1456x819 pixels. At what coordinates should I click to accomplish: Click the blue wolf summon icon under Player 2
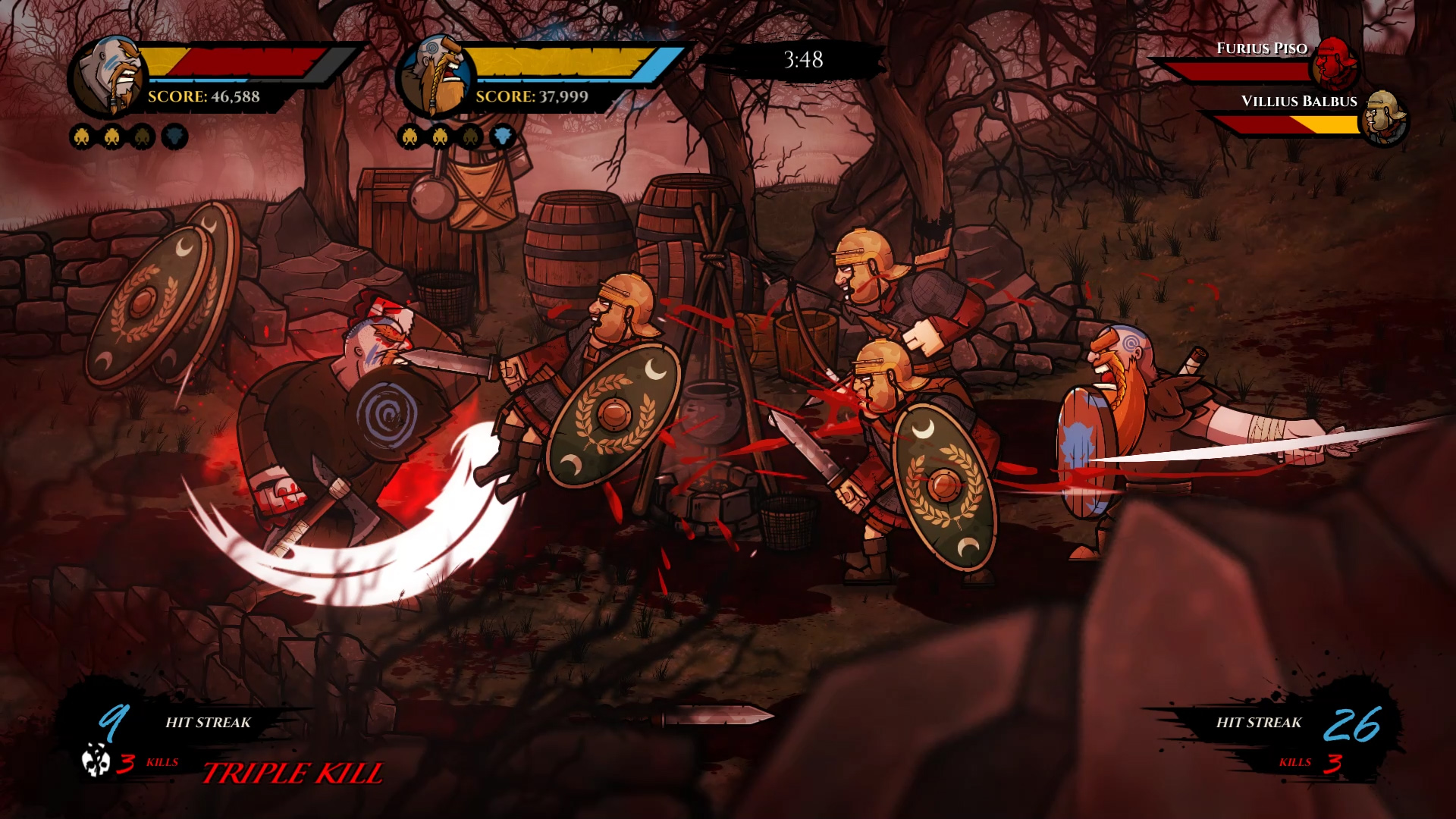(503, 137)
